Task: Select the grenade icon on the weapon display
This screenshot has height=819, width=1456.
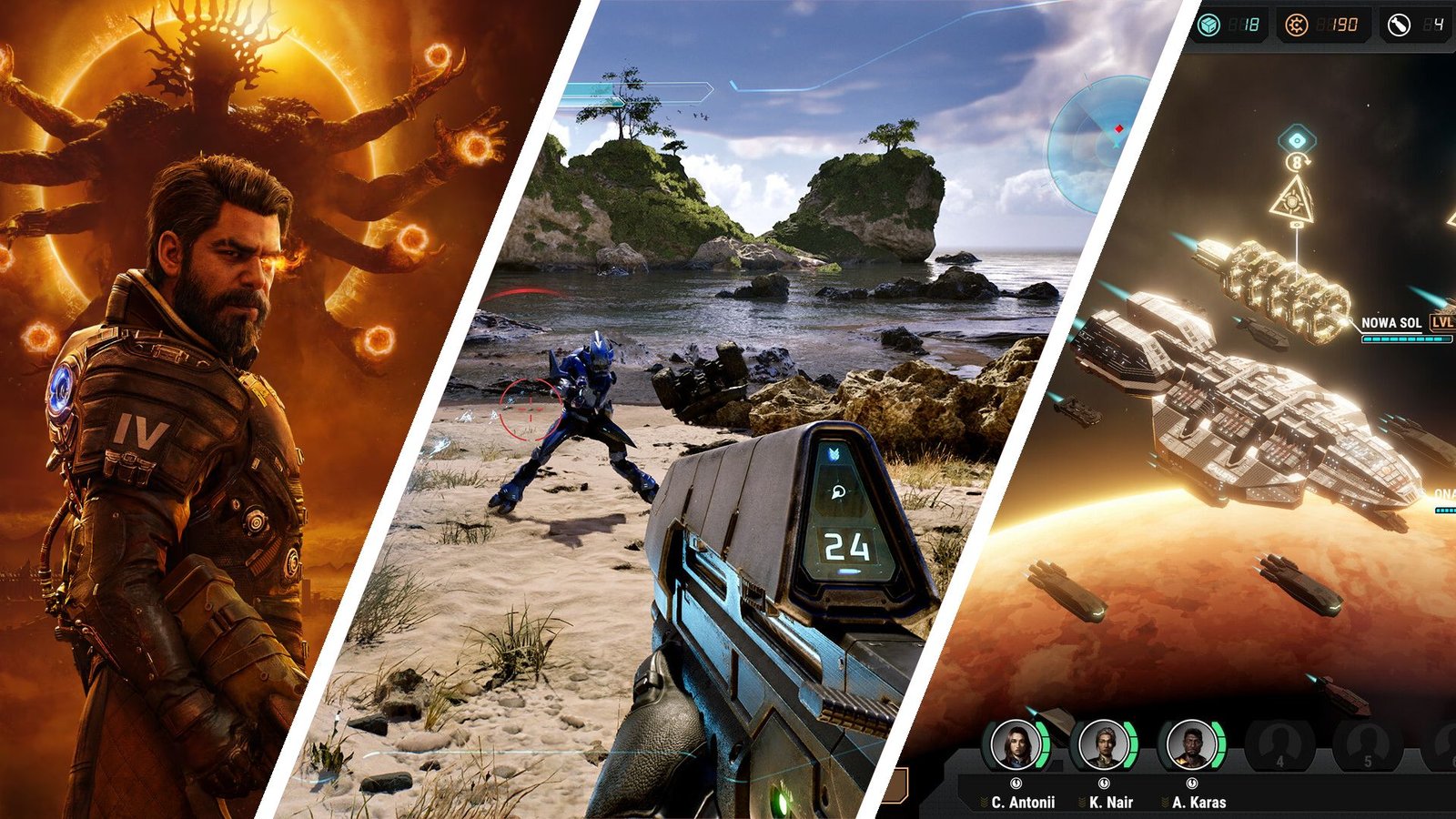Action: pyautogui.click(x=838, y=490)
